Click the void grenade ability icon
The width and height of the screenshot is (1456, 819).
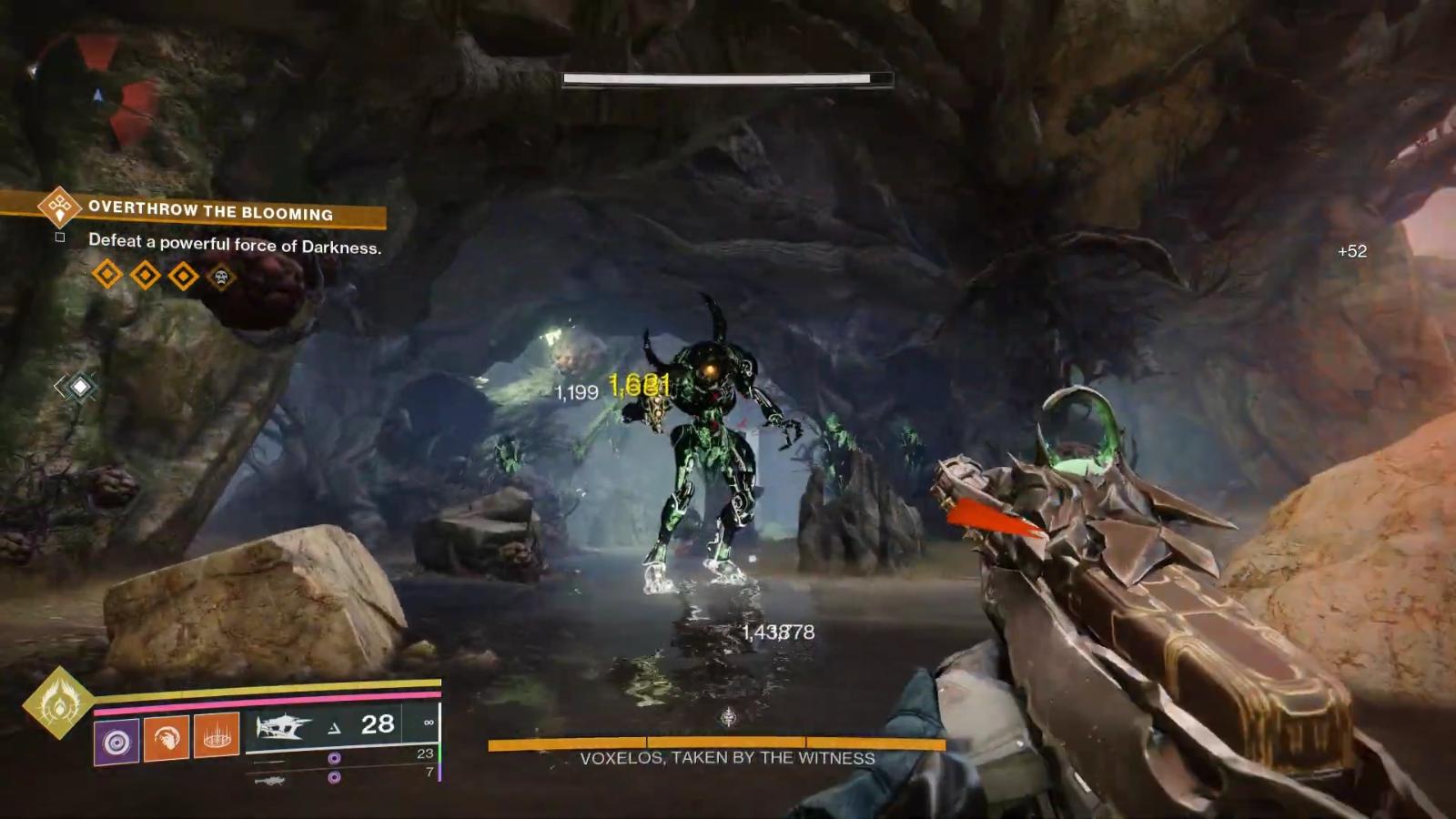116,739
